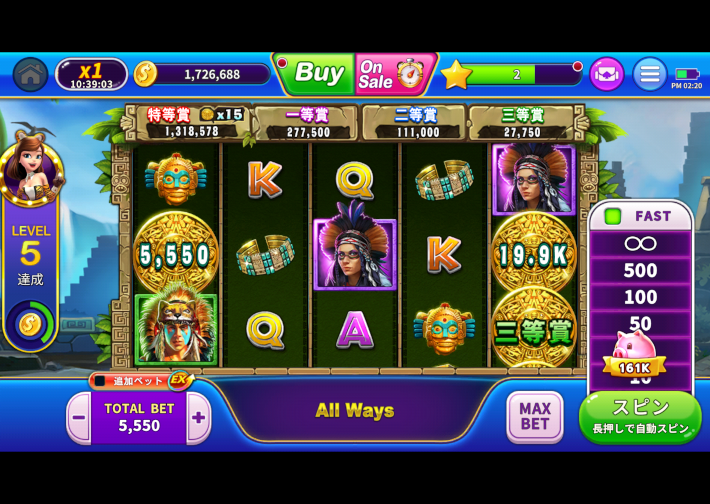
Task: Open the On Sale offer
Action: pyautogui.click(x=392, y=73)
